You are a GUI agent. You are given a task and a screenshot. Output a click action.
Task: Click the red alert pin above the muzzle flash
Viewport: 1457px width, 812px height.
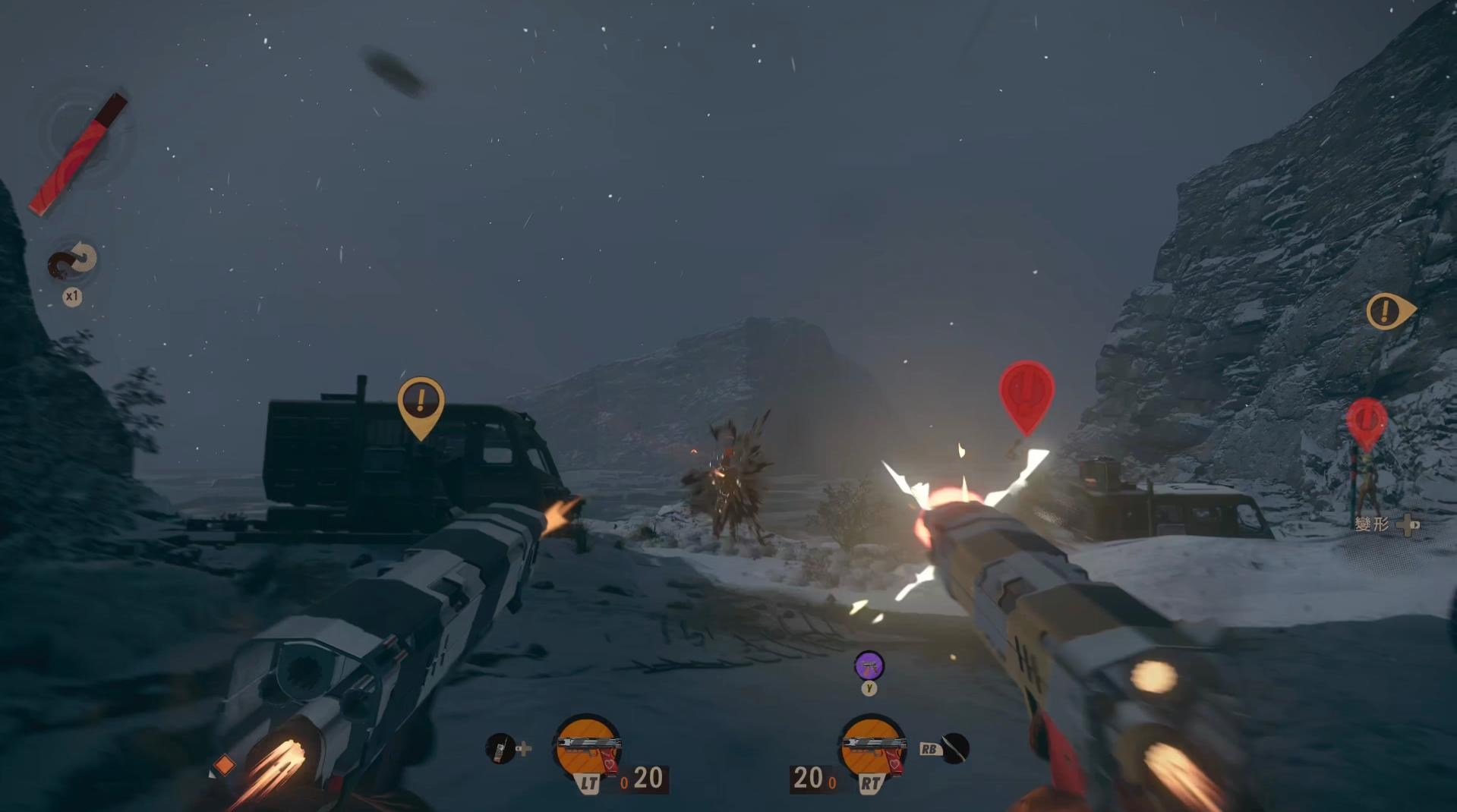[x=1027, y=393]
